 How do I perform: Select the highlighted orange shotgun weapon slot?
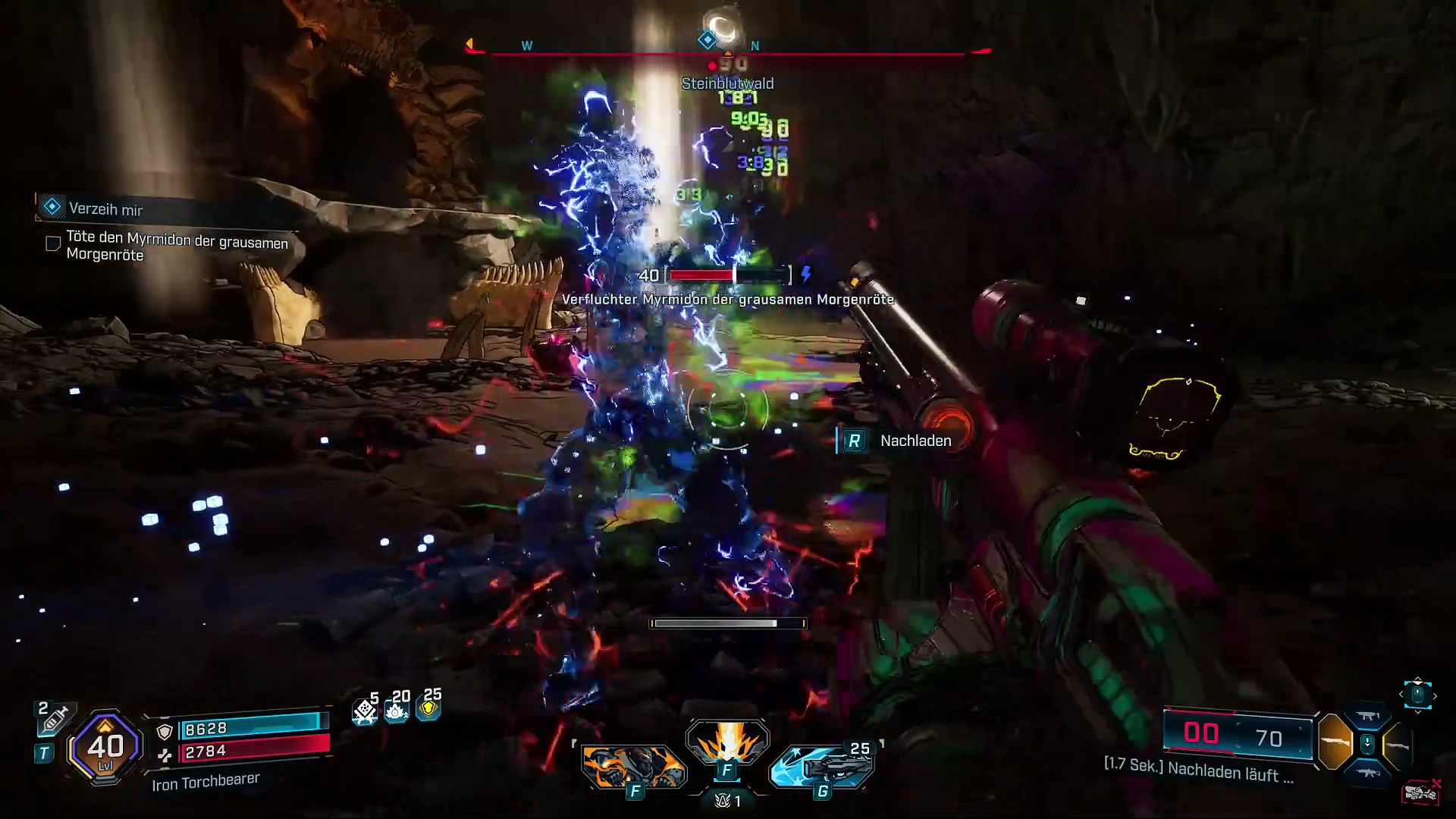[1335, 742]
